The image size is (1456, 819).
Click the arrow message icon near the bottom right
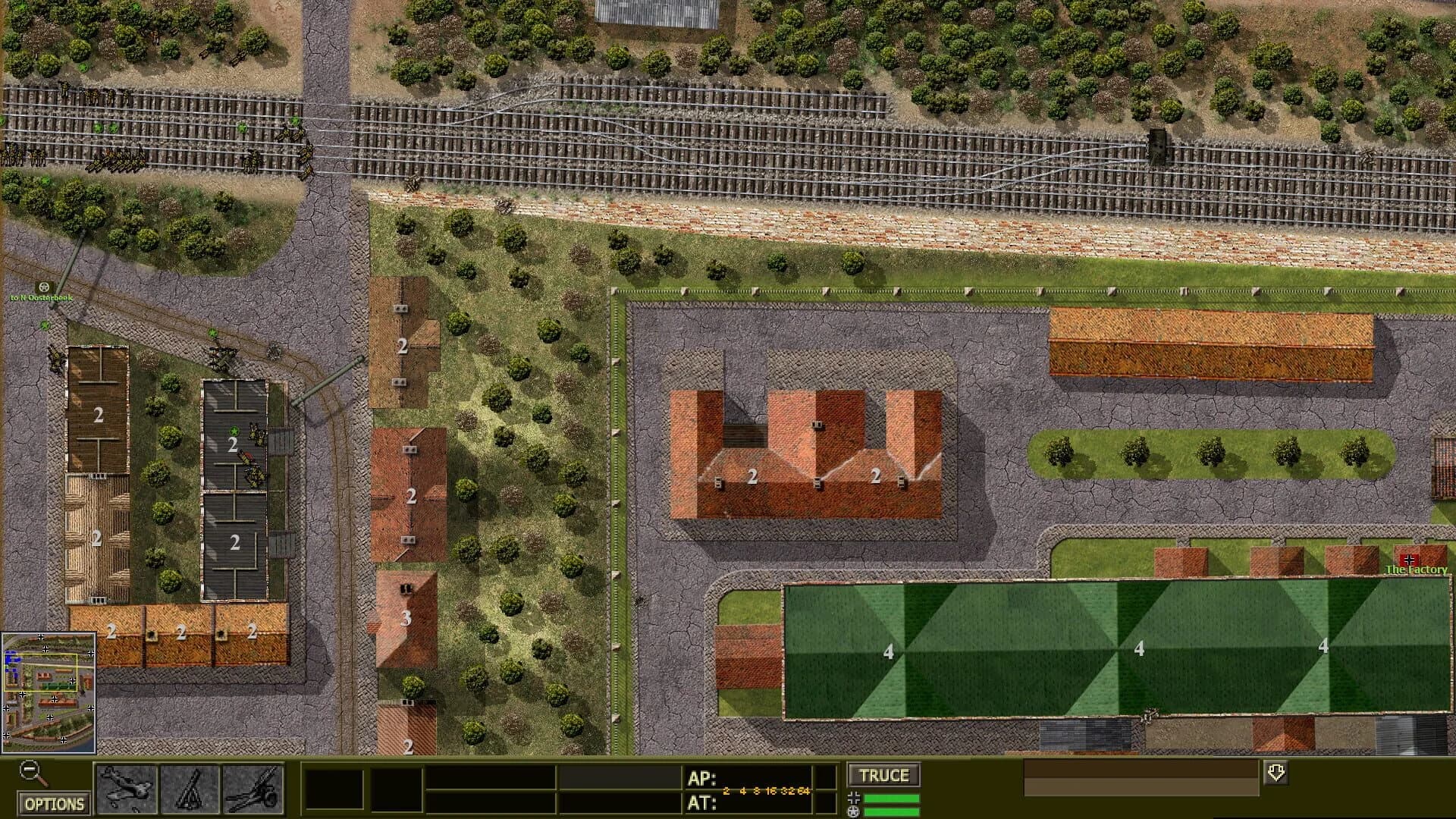point(1276,773)
